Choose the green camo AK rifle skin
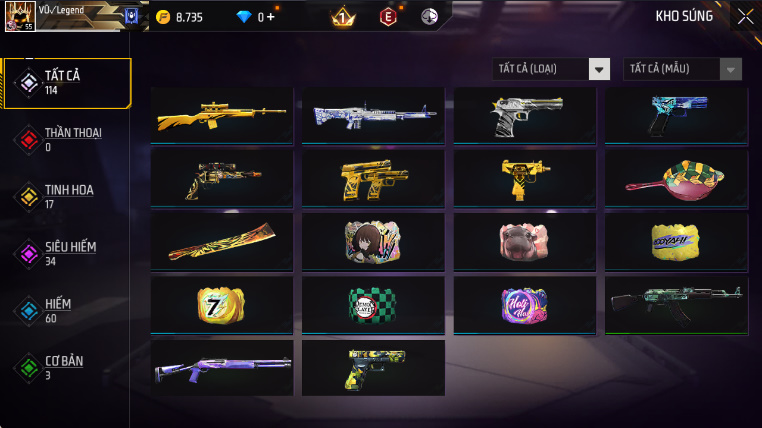This screenshot has height=428, width=762. (676, 305)
